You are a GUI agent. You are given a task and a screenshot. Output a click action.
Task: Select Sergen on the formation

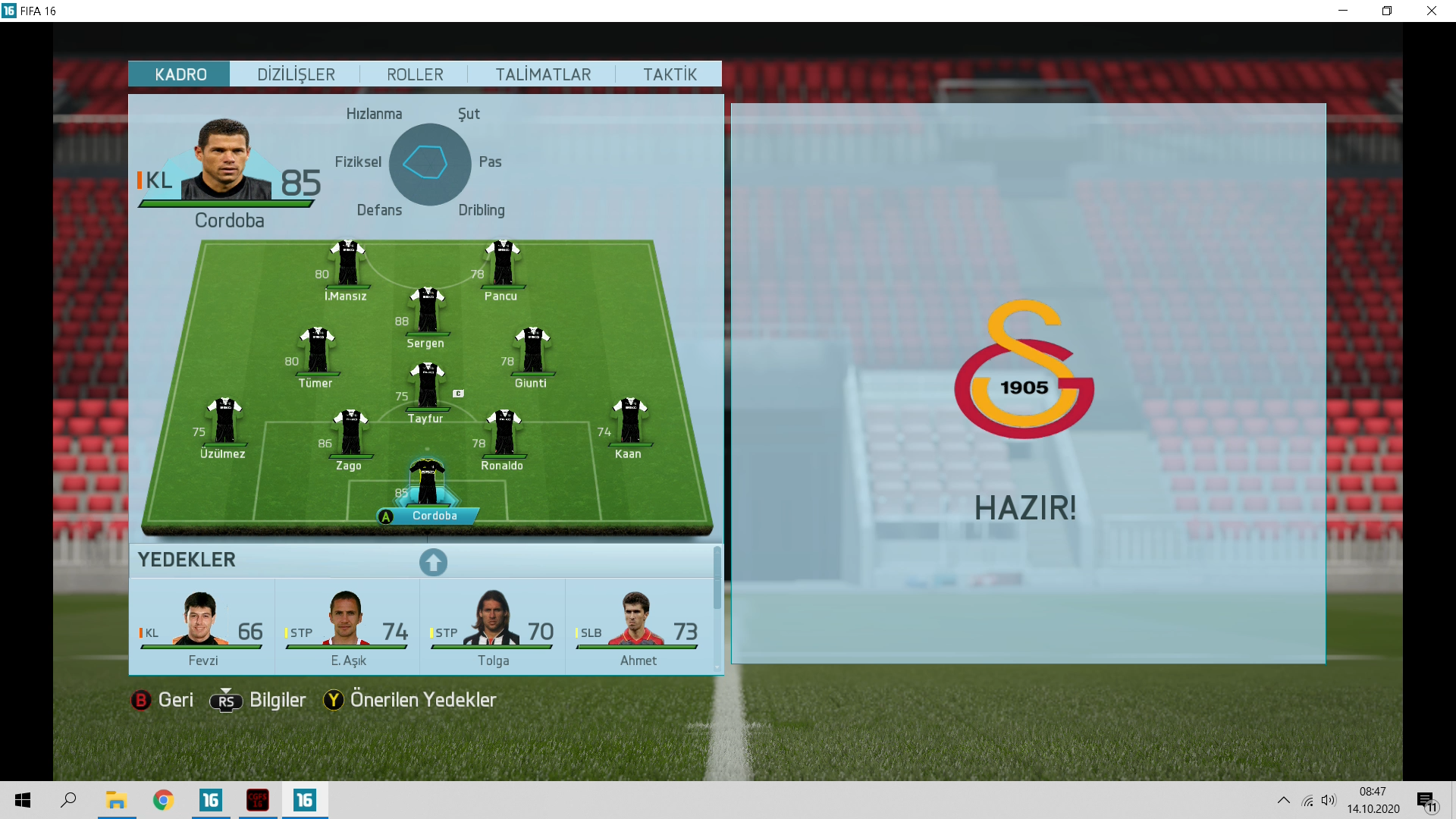click(x=428, y=311)
